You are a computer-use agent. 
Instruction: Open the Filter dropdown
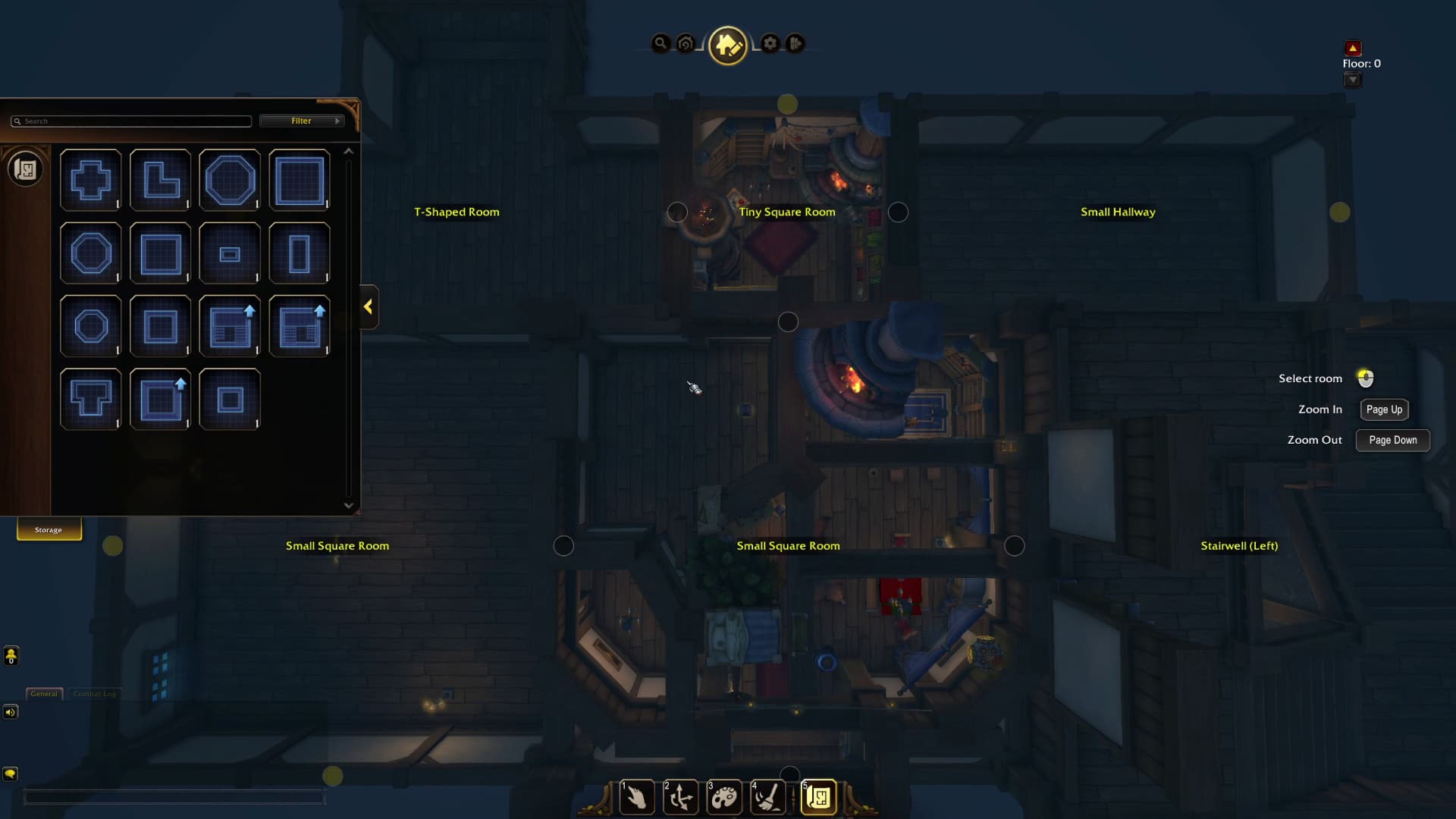pos(302,121)
